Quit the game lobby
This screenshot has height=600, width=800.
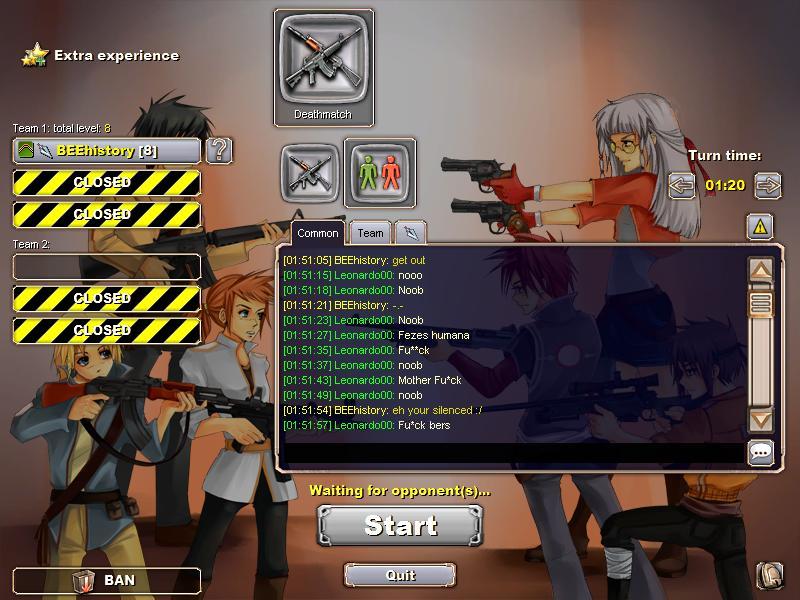(400, 575)
